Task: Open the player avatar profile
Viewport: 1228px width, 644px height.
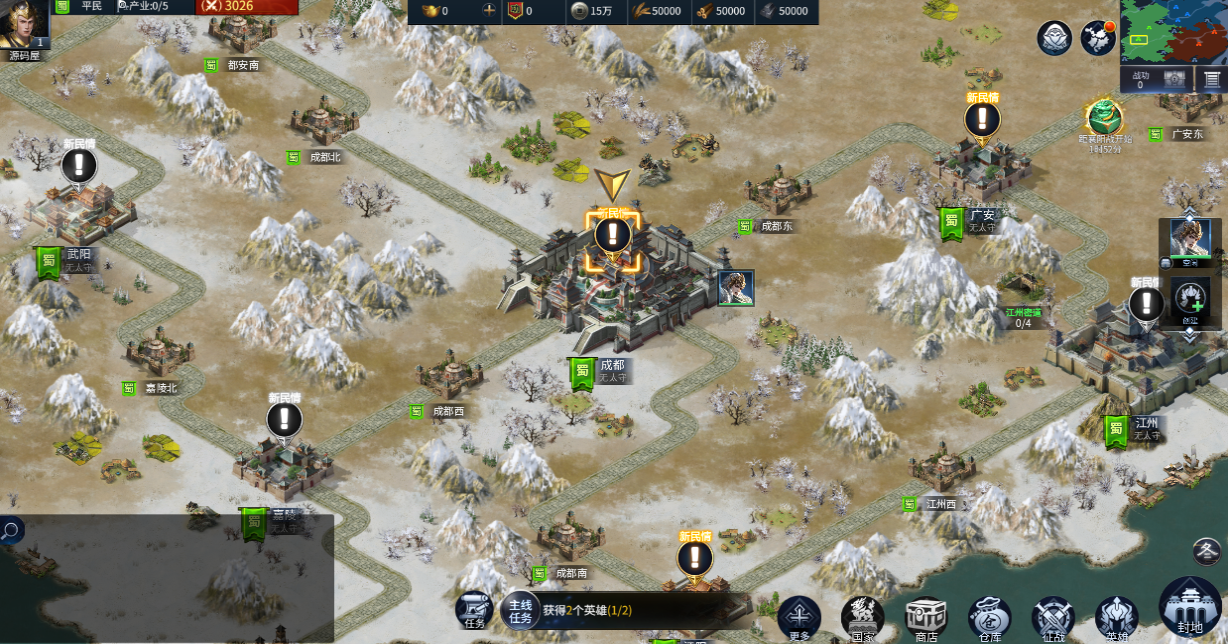Action: pyautogui.click(x=24, y=24)
